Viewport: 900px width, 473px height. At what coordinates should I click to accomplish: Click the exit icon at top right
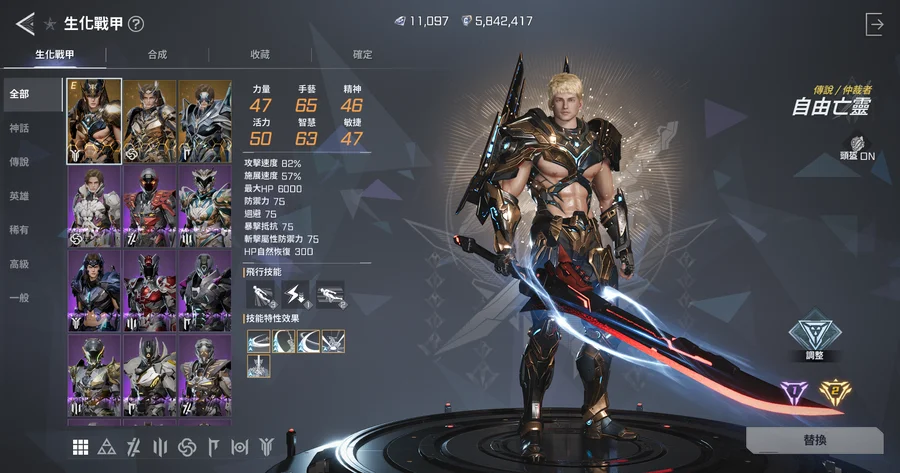[x=875, y=25]
